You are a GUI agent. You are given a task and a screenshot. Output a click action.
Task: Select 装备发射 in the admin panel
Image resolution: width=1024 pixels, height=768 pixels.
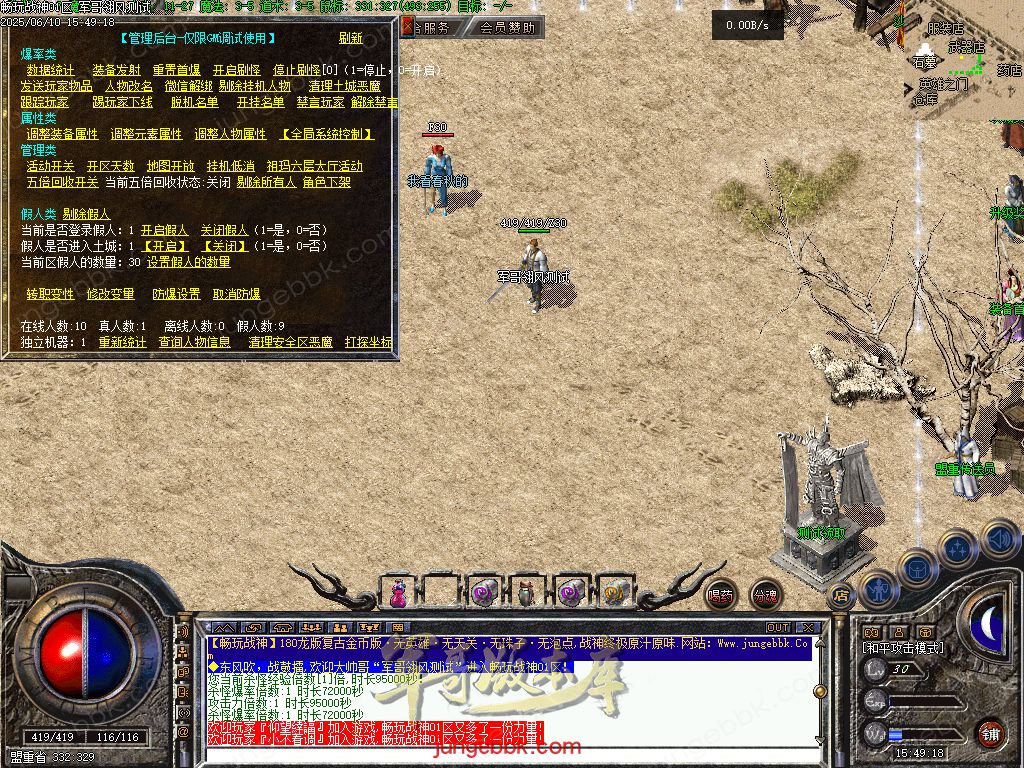click(116, 71)
